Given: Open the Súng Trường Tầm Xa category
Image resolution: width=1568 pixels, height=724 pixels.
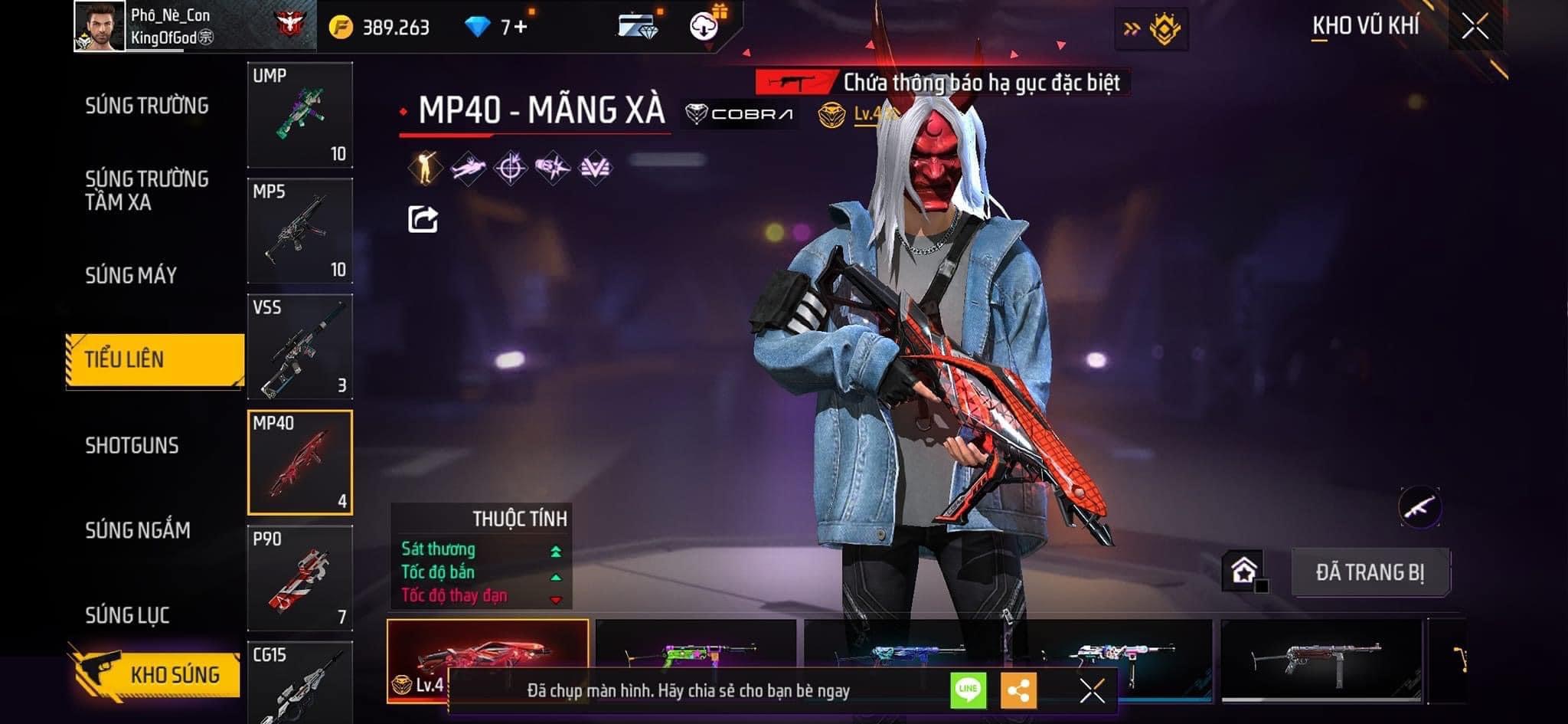Looking at the screenshot, I should (146, 191).
